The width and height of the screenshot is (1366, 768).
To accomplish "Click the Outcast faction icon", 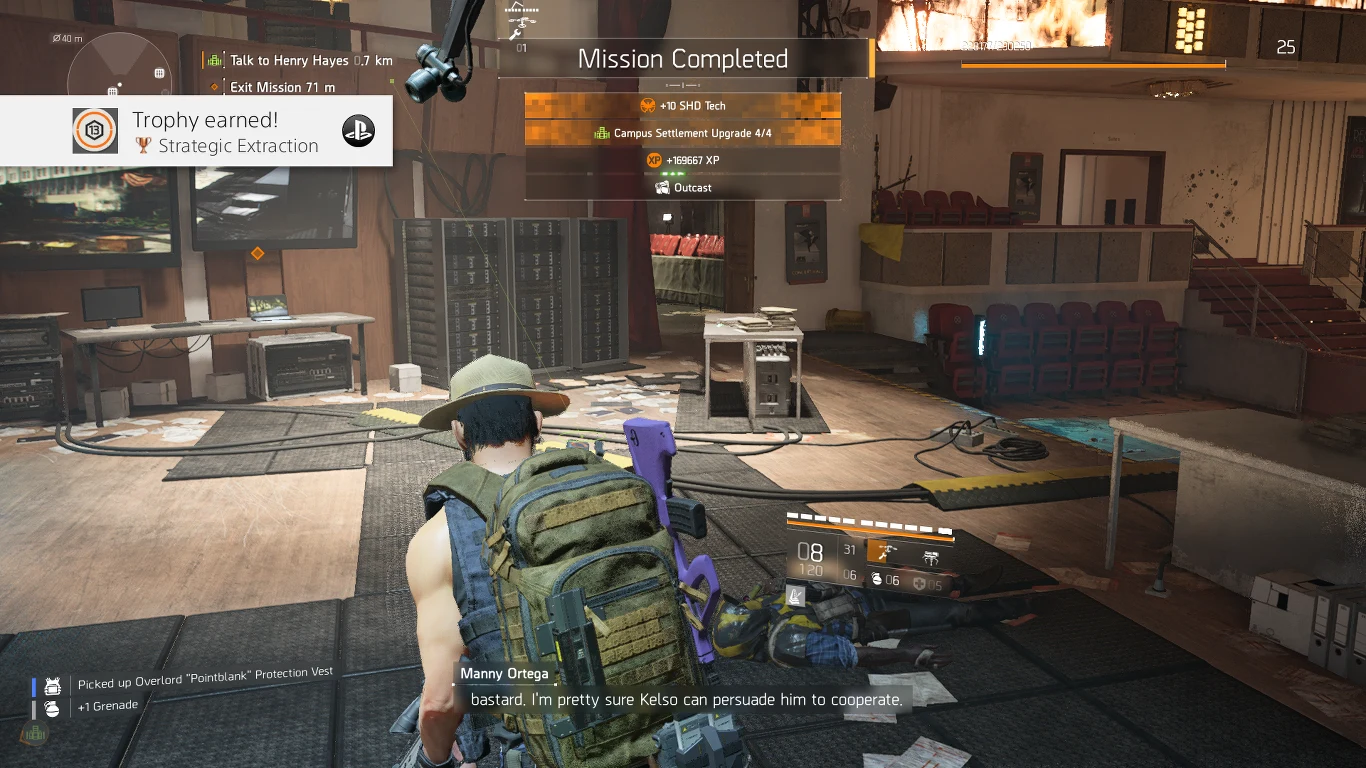I will click(664, 187).
